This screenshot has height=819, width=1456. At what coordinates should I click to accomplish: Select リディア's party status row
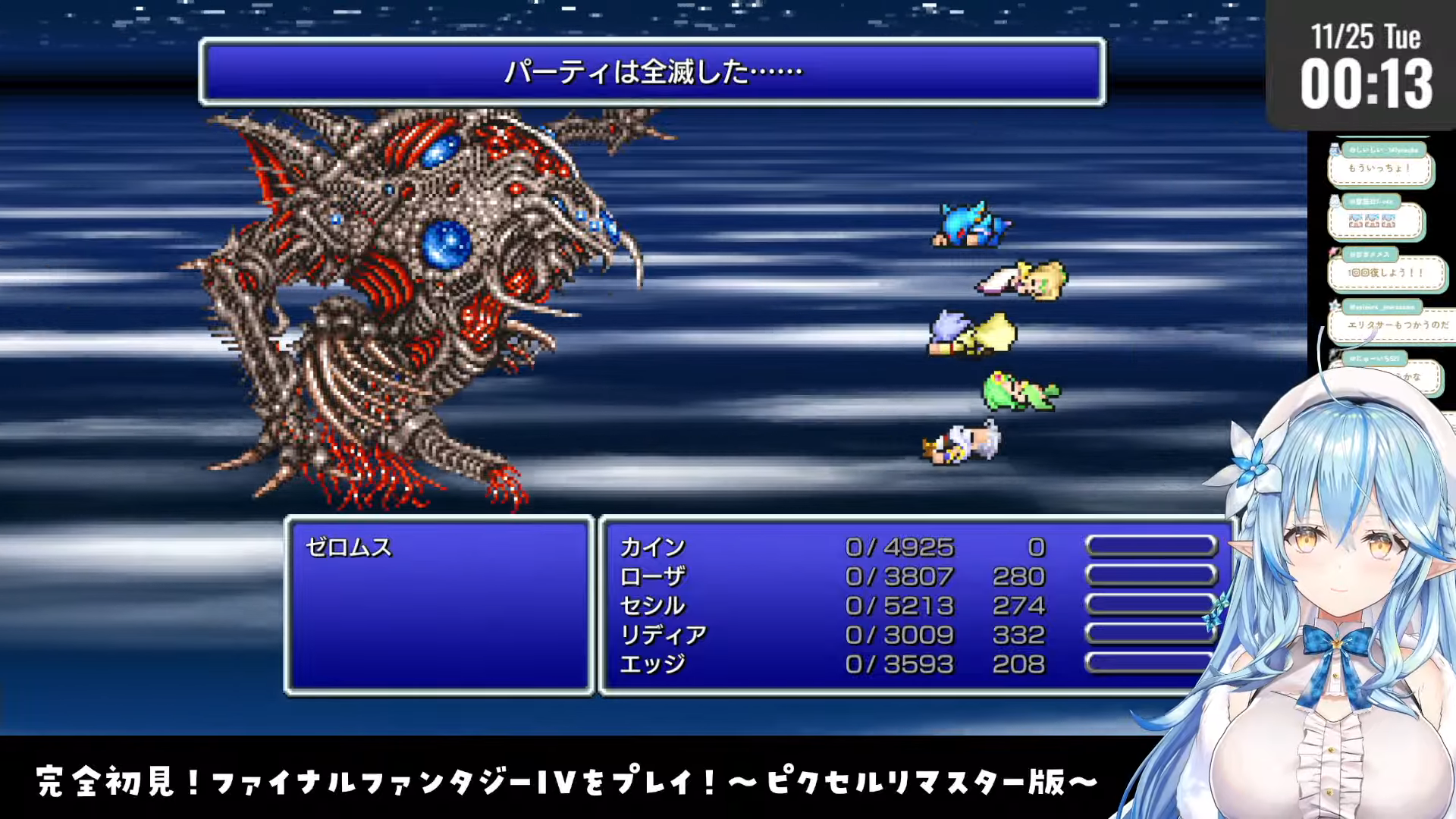point(663,635)
